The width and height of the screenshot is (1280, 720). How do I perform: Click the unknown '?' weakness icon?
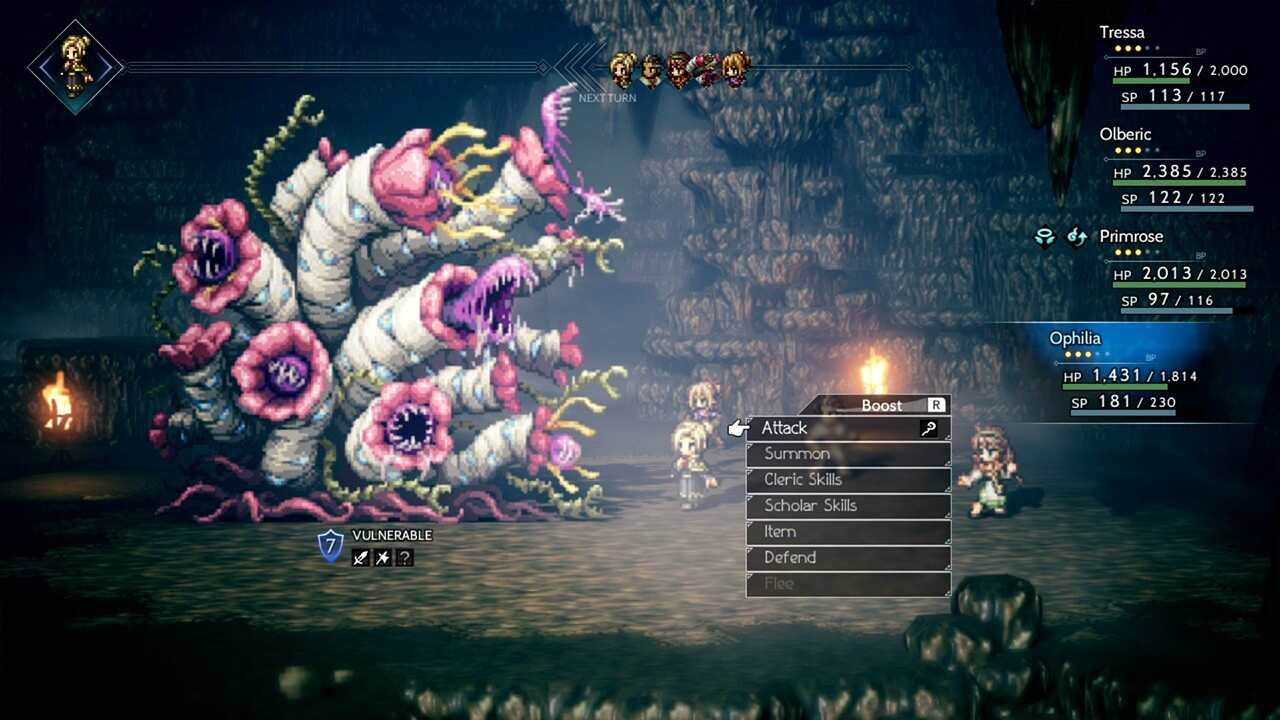pos(404,557)
